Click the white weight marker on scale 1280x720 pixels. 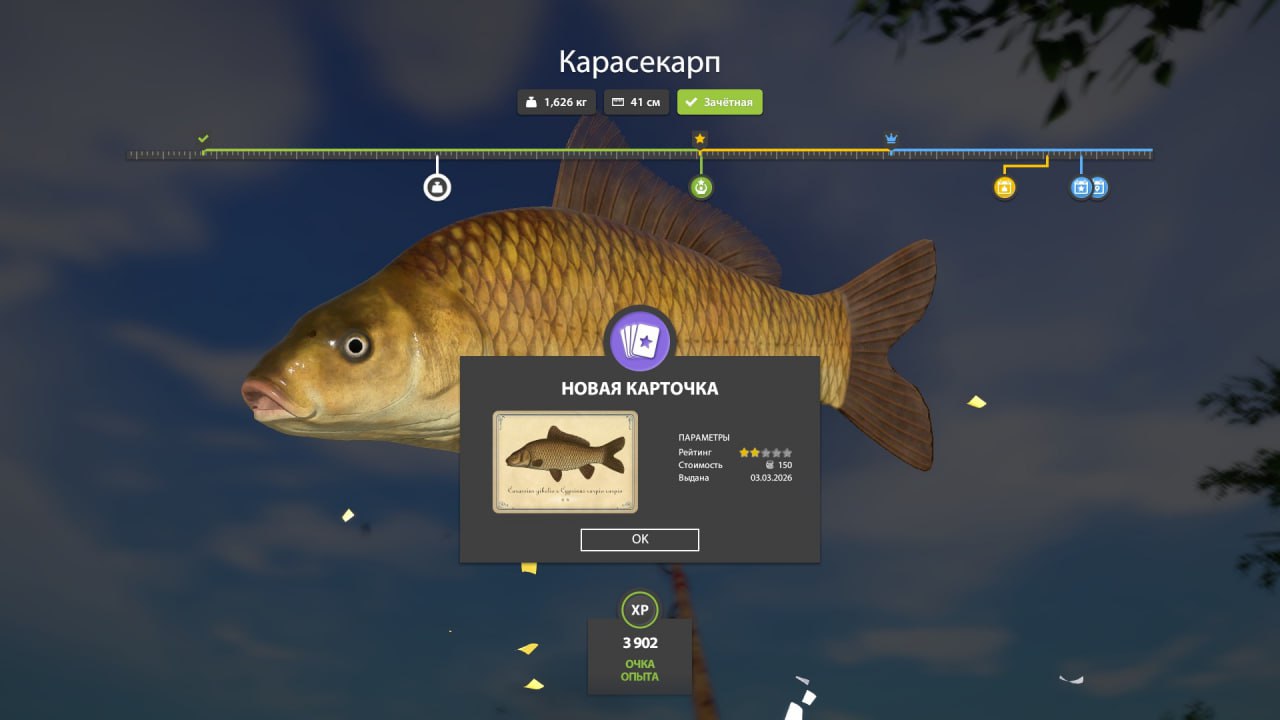point(437,187)
